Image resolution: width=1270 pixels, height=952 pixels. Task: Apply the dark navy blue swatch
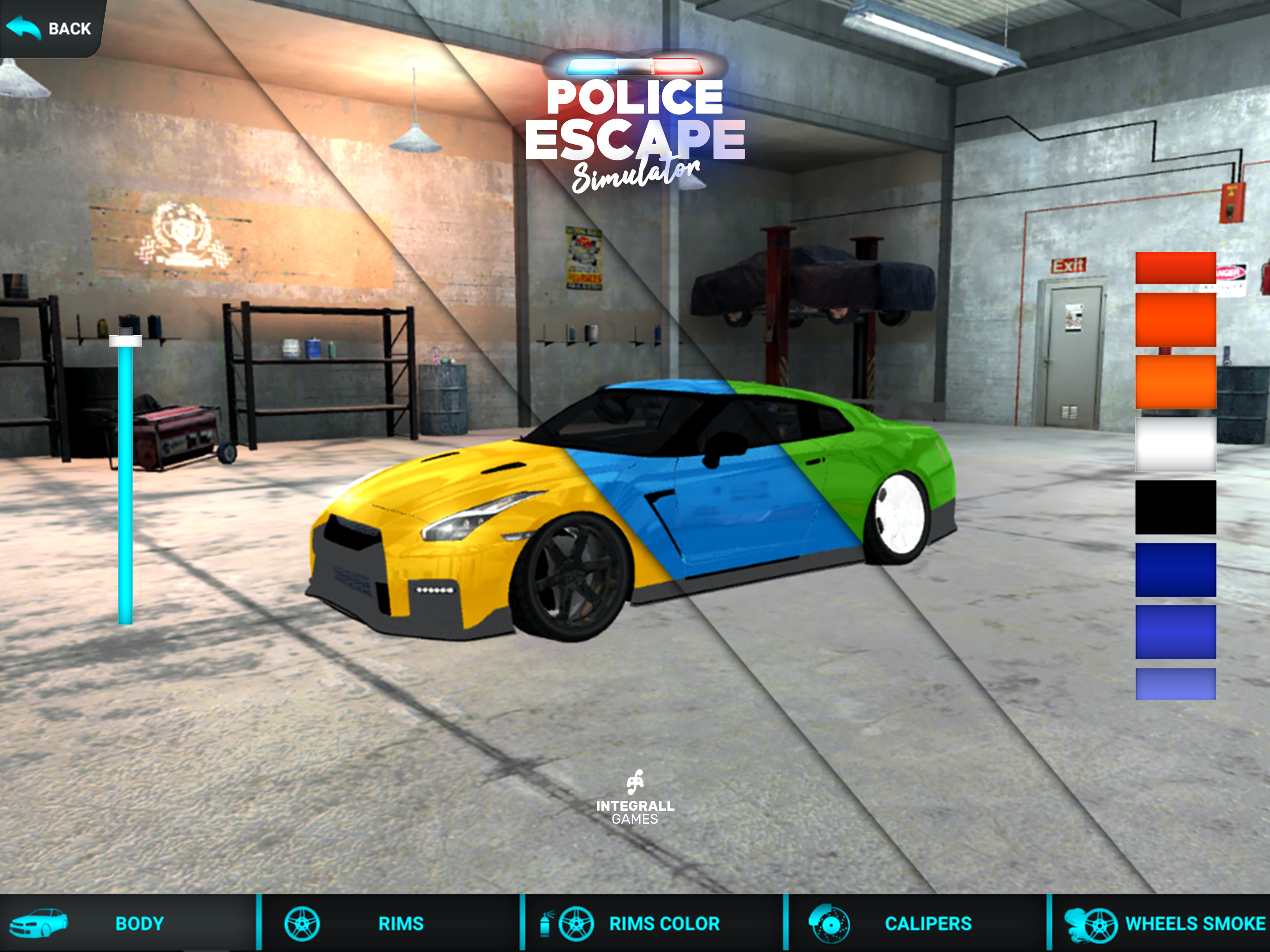(1175, 569)
